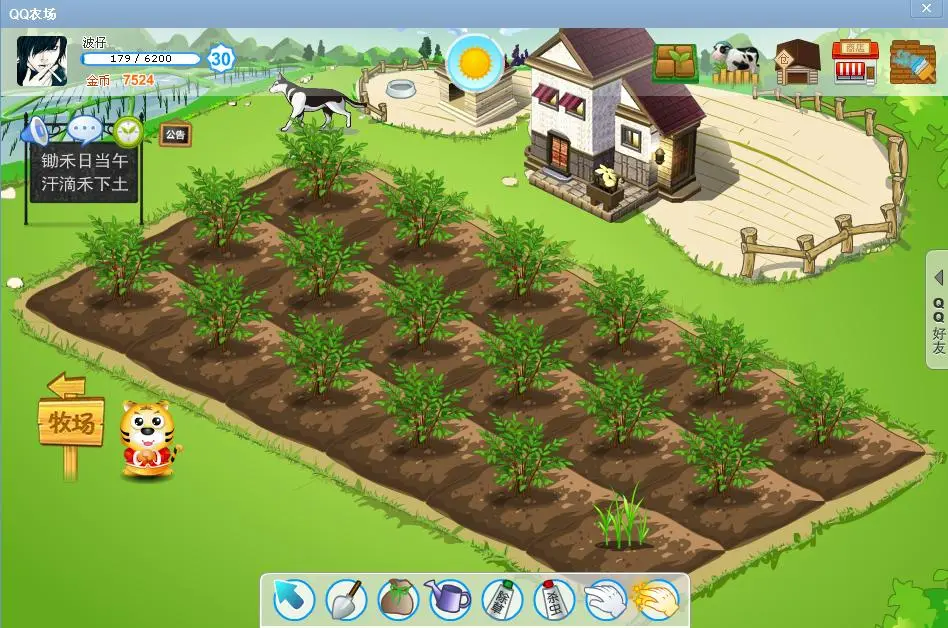Pick the purple watering can
The image size is (948, 628).
pos(449,599)
